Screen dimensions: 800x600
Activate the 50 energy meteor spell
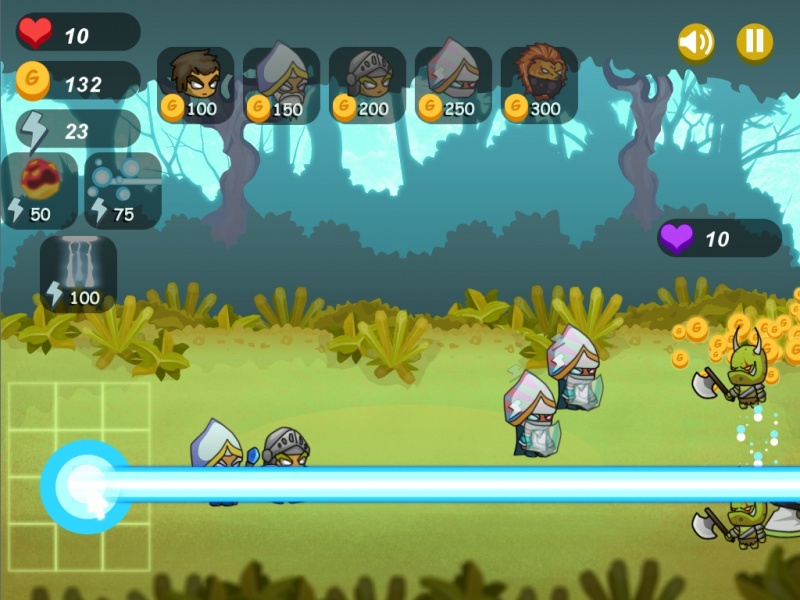(40, 190)
